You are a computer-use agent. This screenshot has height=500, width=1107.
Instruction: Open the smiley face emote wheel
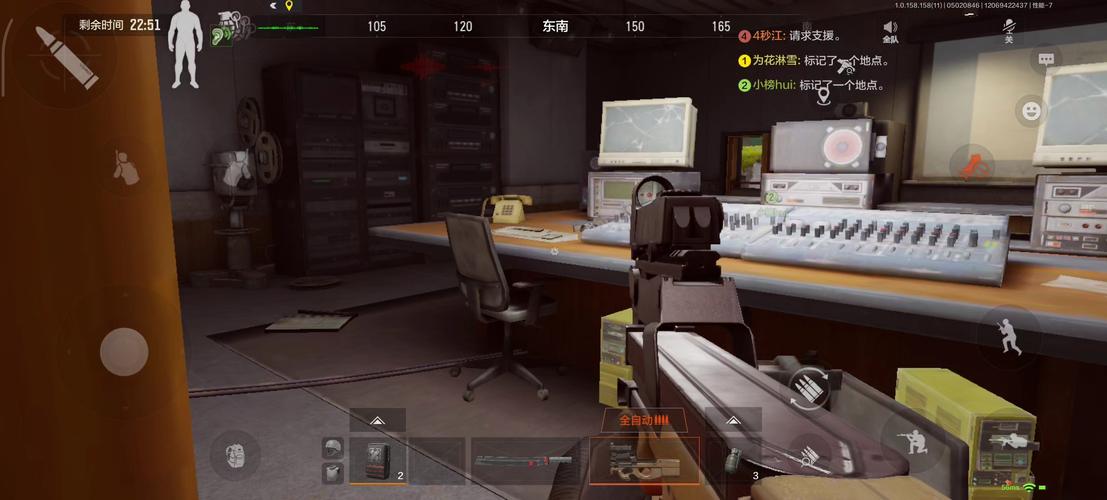pyautogui.click(x=1031, y=110)
